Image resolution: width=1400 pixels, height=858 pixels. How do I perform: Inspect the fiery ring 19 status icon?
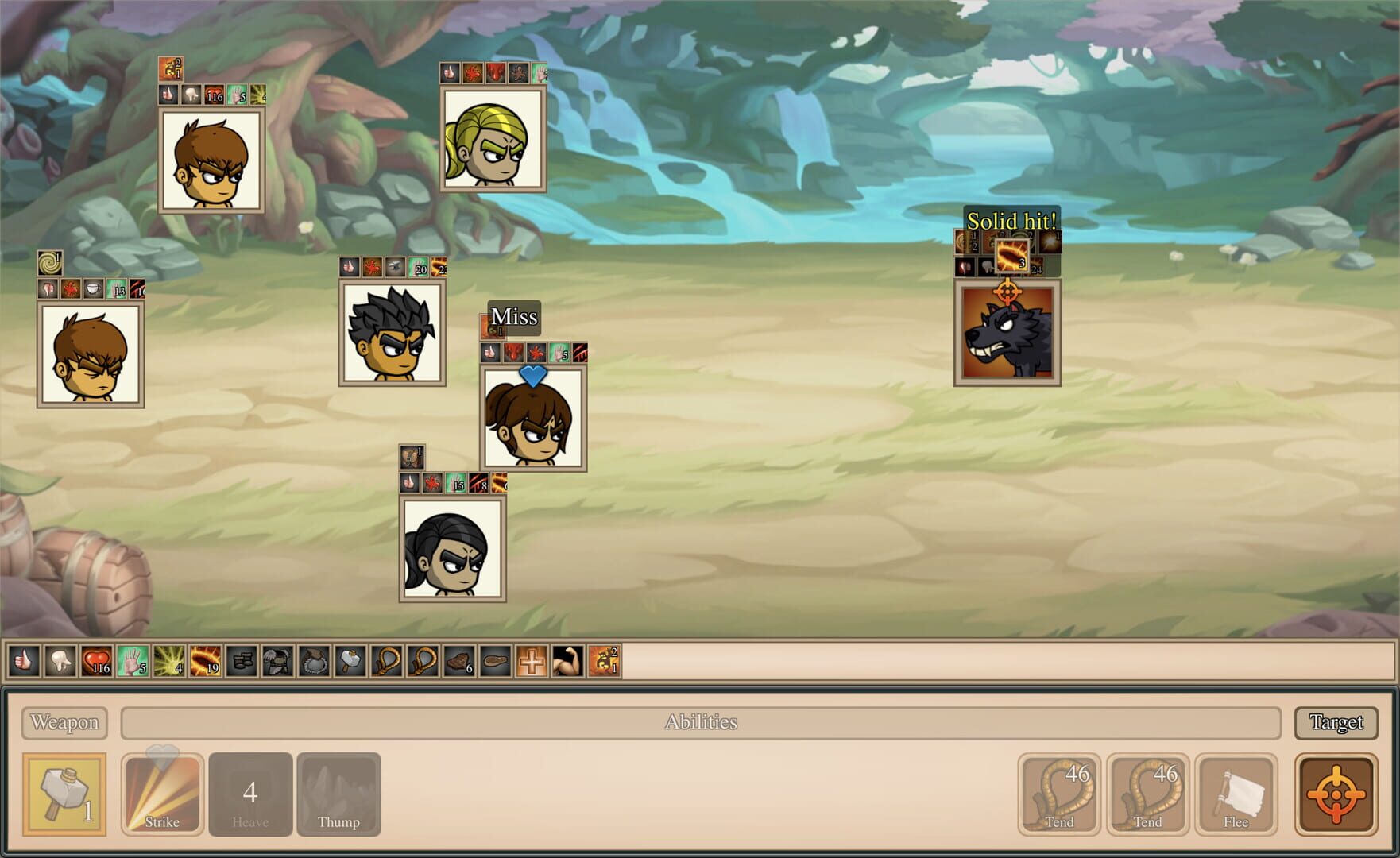205,661
